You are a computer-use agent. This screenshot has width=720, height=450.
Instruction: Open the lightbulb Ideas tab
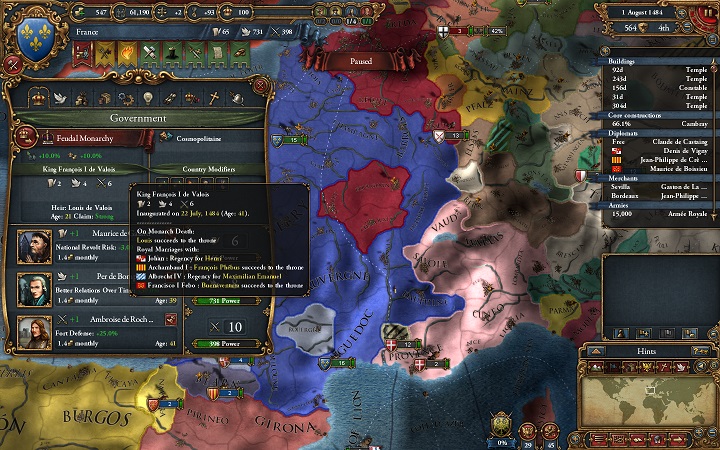(x=147, y=97)
